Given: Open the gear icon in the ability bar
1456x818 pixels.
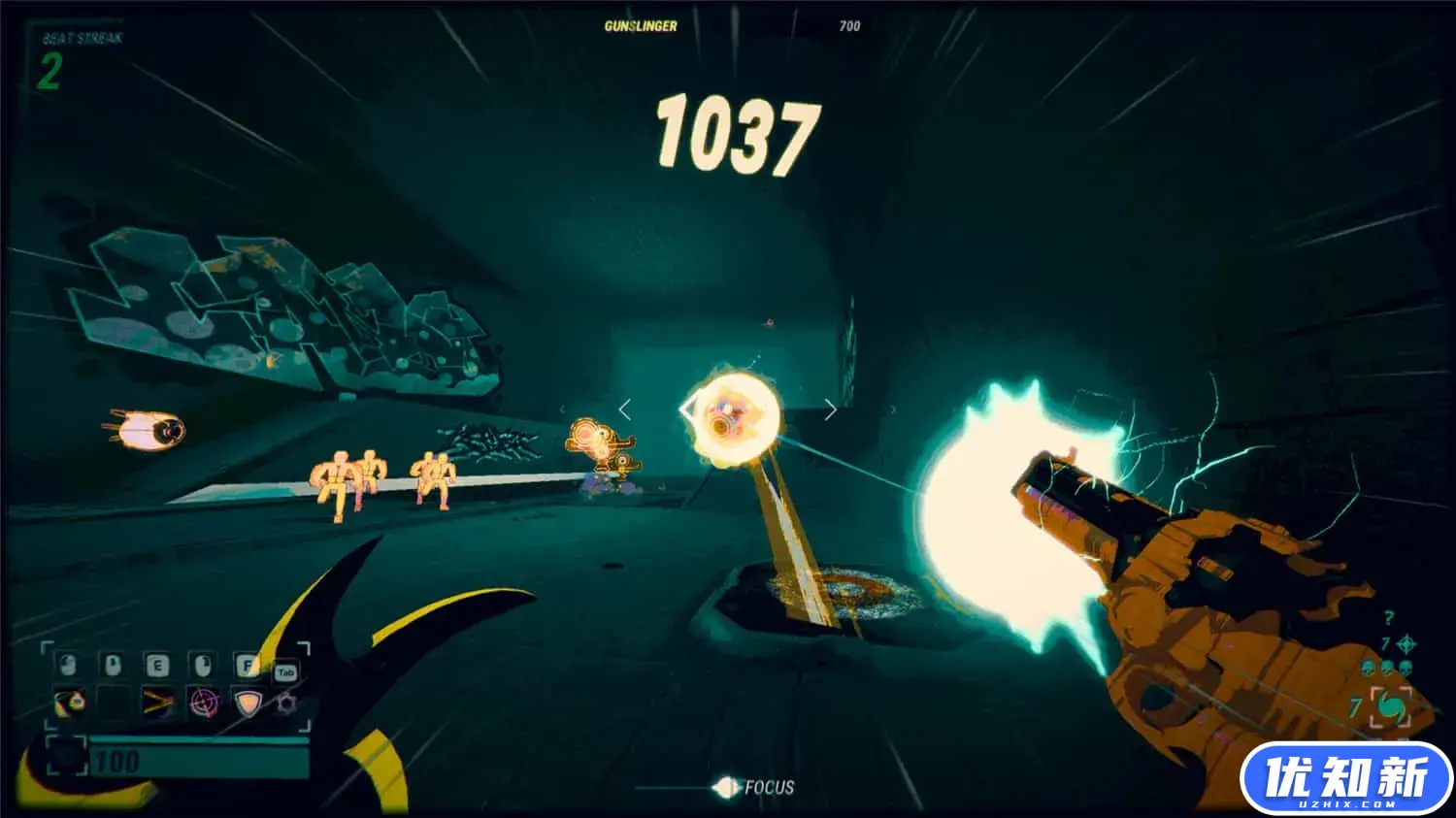Looking at the screenshot, I should click(x=286, y=702).
